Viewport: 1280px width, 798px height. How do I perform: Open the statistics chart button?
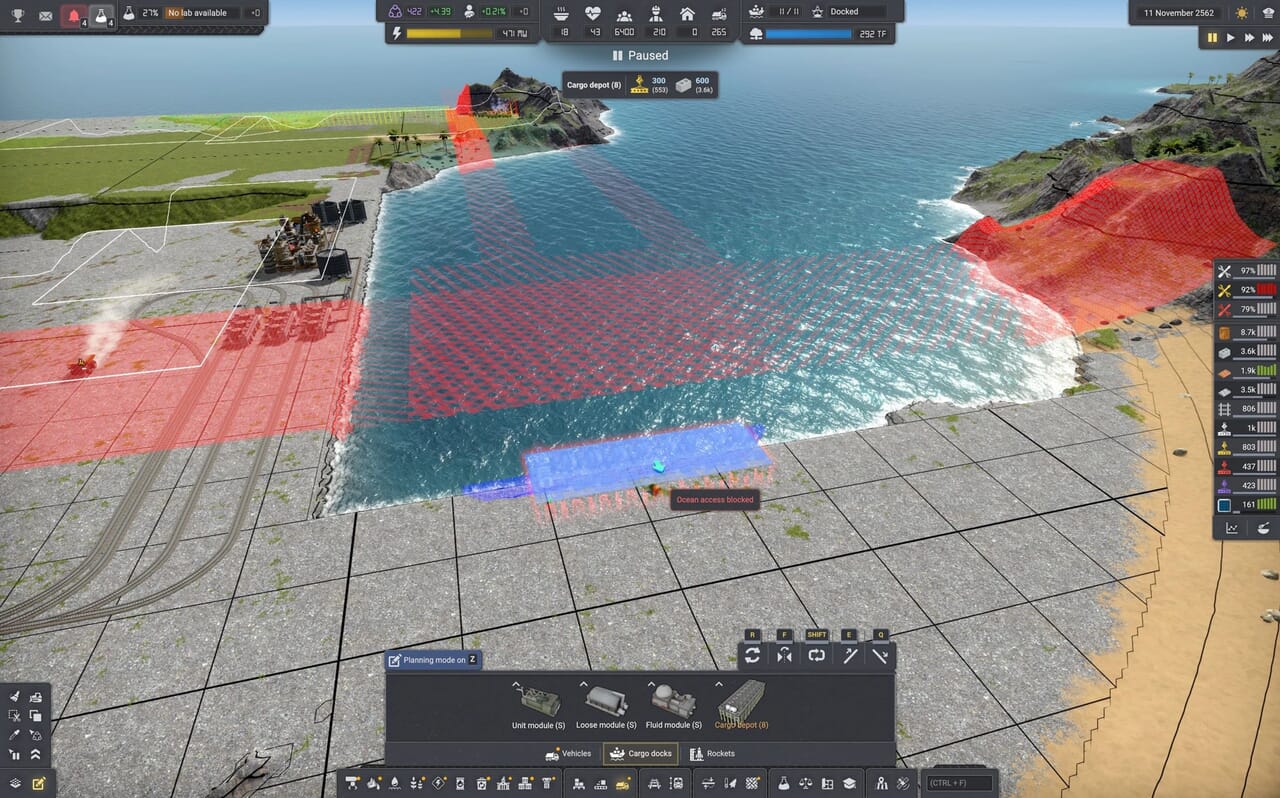click(1232, 528)
